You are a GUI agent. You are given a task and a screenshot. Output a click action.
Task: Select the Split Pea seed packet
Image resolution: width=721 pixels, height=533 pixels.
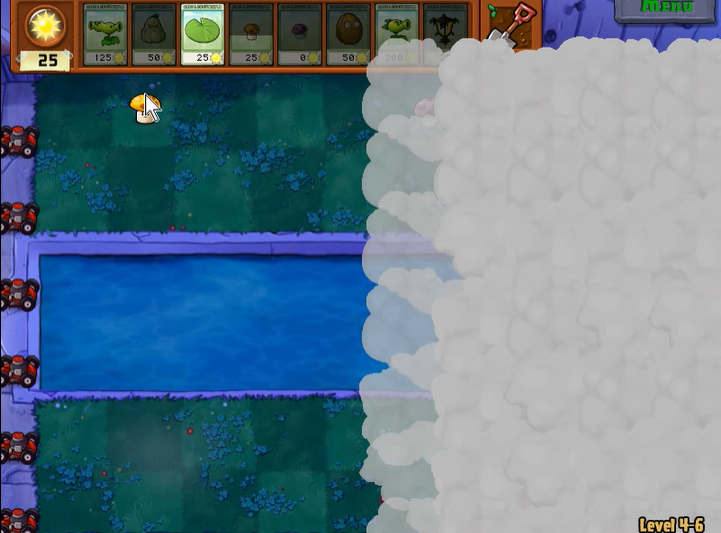click(105, 33)
